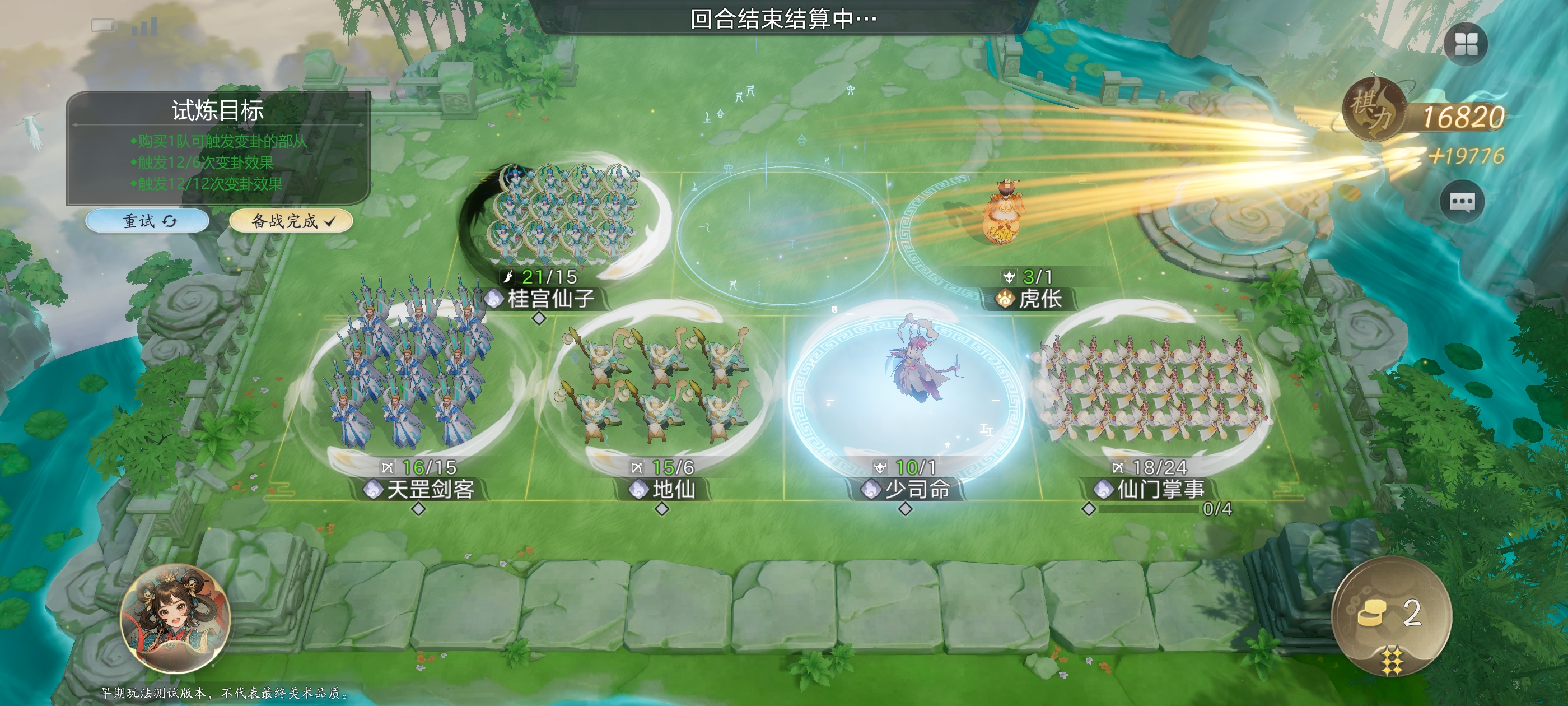
Task: Click the 重试 retry button
Action: pyautogui.click(x=148, y=221)
